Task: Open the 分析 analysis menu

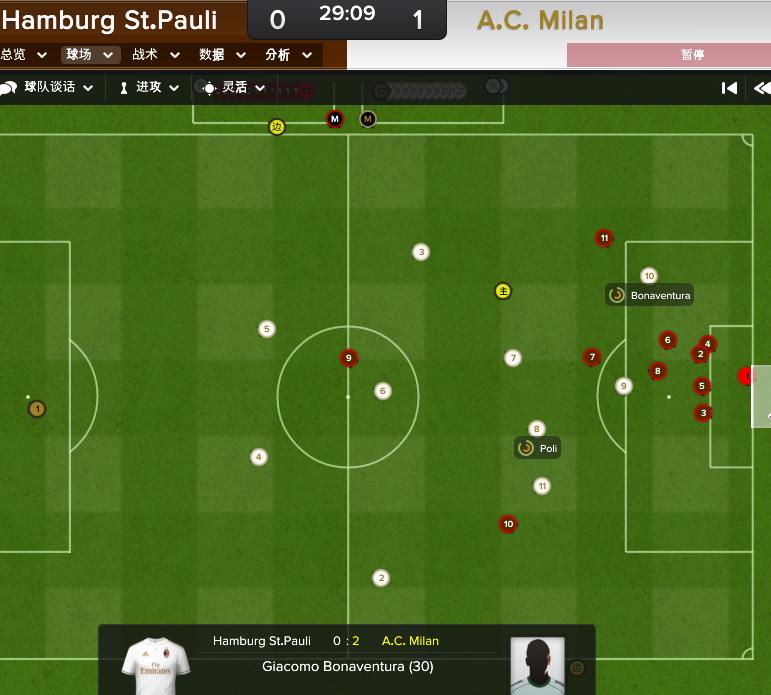Action: (288, 55)
